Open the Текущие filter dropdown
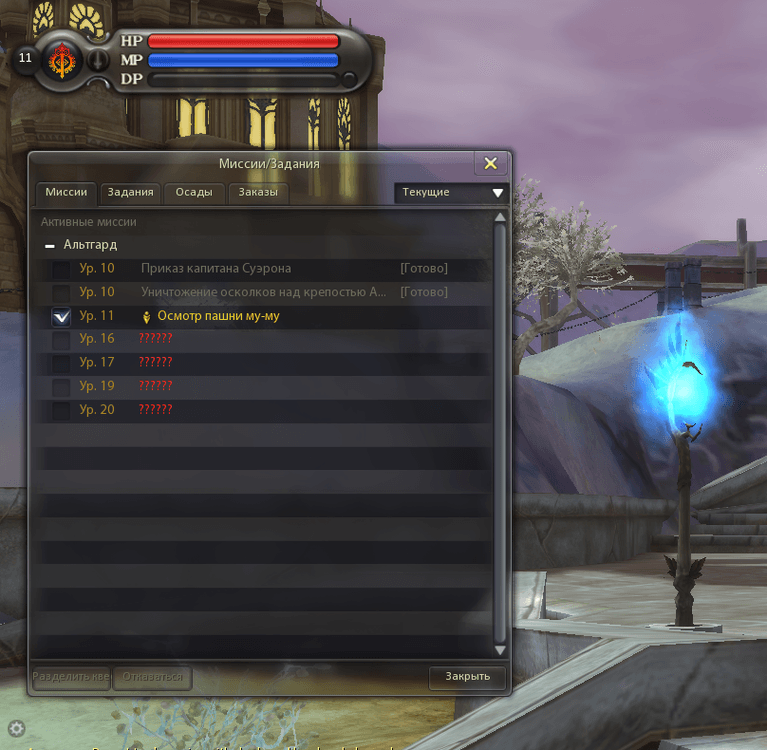The image size is (767, 750). (x=451, y=192)
